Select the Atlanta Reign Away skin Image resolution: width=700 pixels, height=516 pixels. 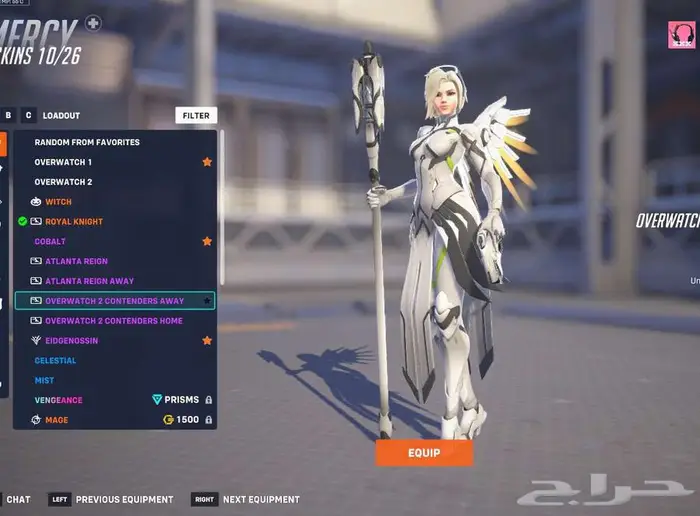[x=89, y=281]
